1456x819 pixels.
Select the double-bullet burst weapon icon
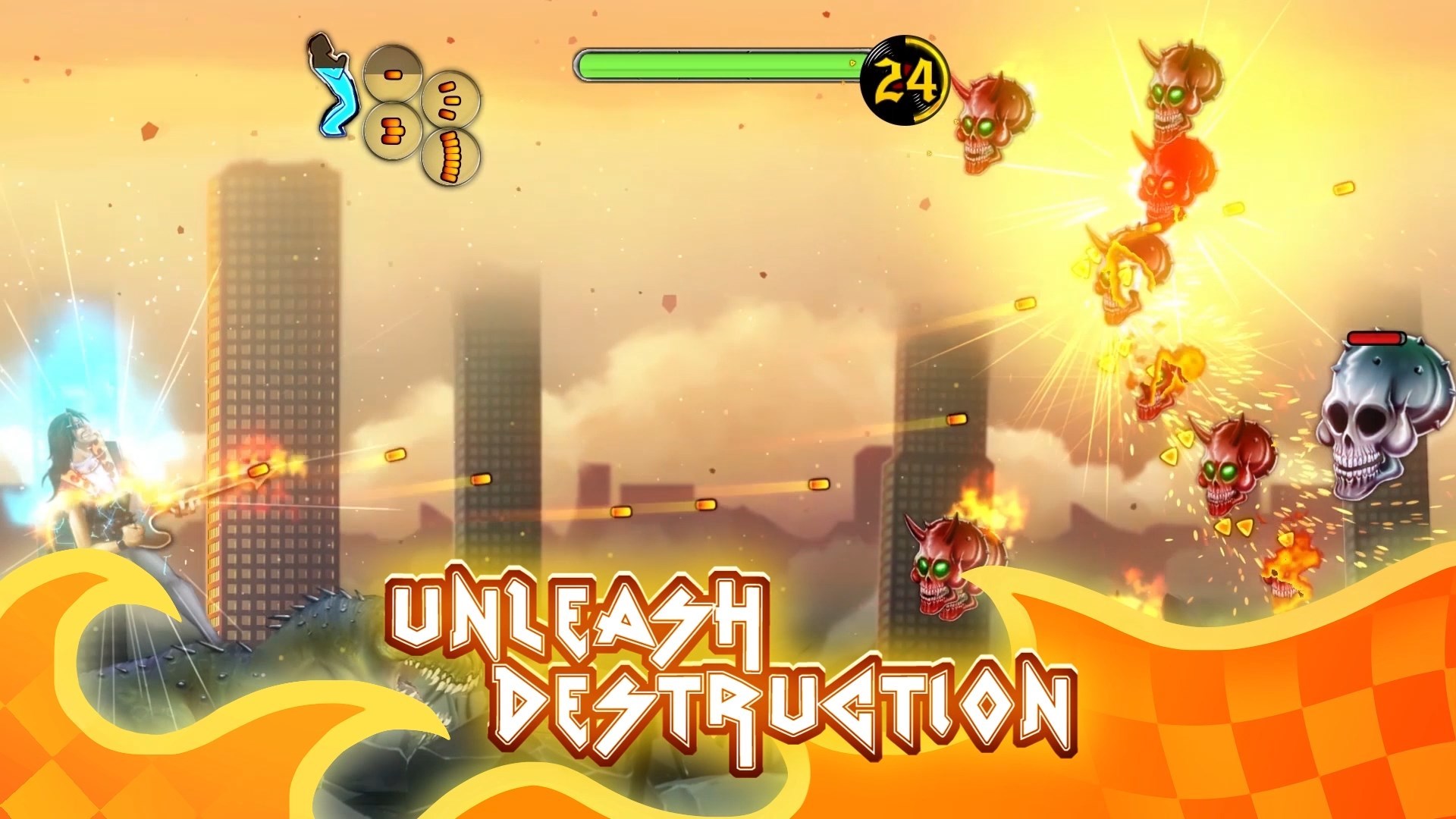(x=393, y=130)
